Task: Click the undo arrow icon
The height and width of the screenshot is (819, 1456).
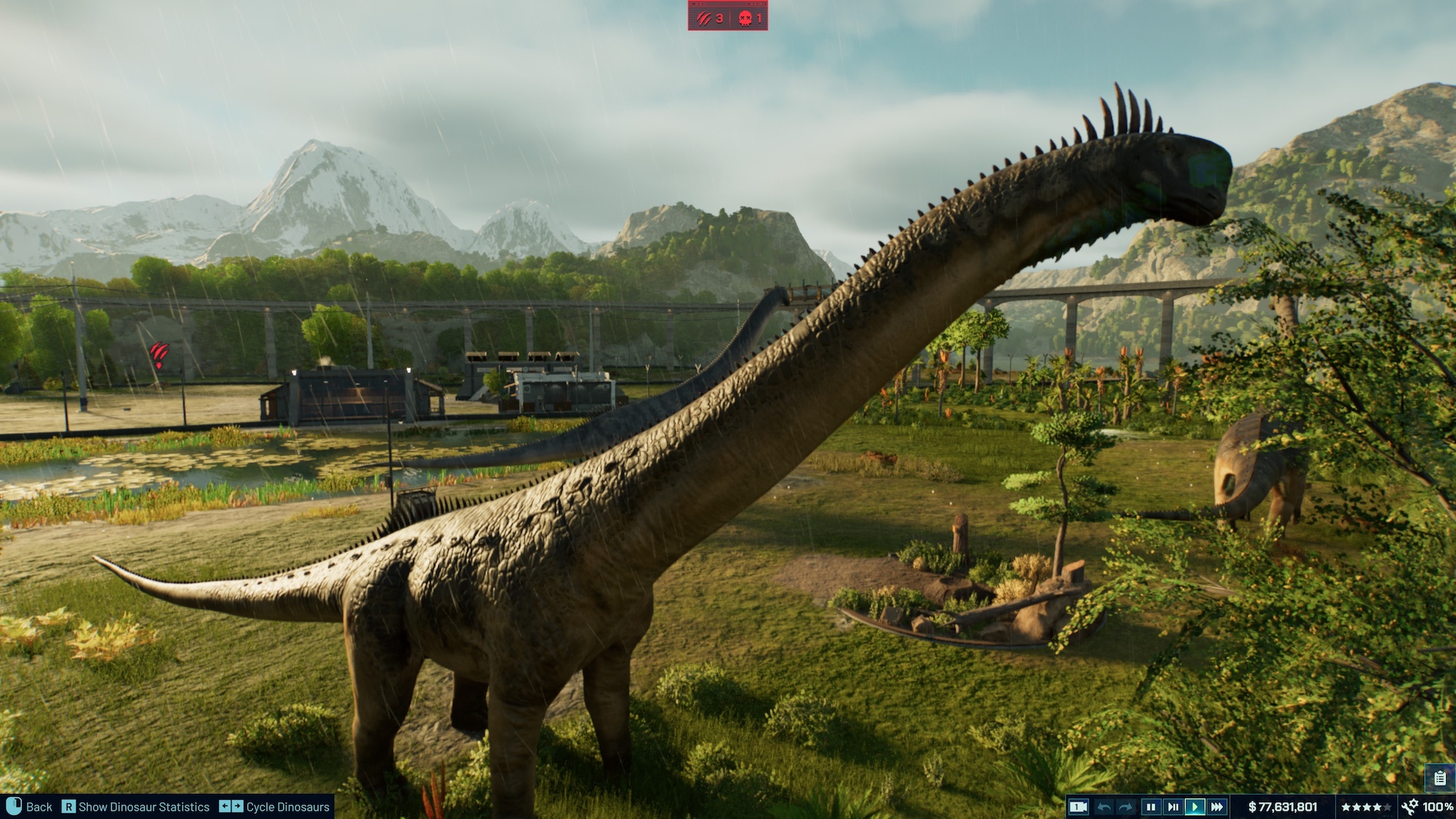Action: click(1104, 806)
